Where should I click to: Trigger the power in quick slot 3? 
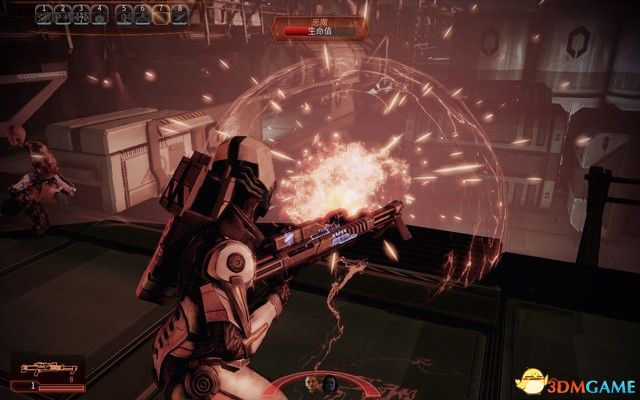tap(82, 14)
